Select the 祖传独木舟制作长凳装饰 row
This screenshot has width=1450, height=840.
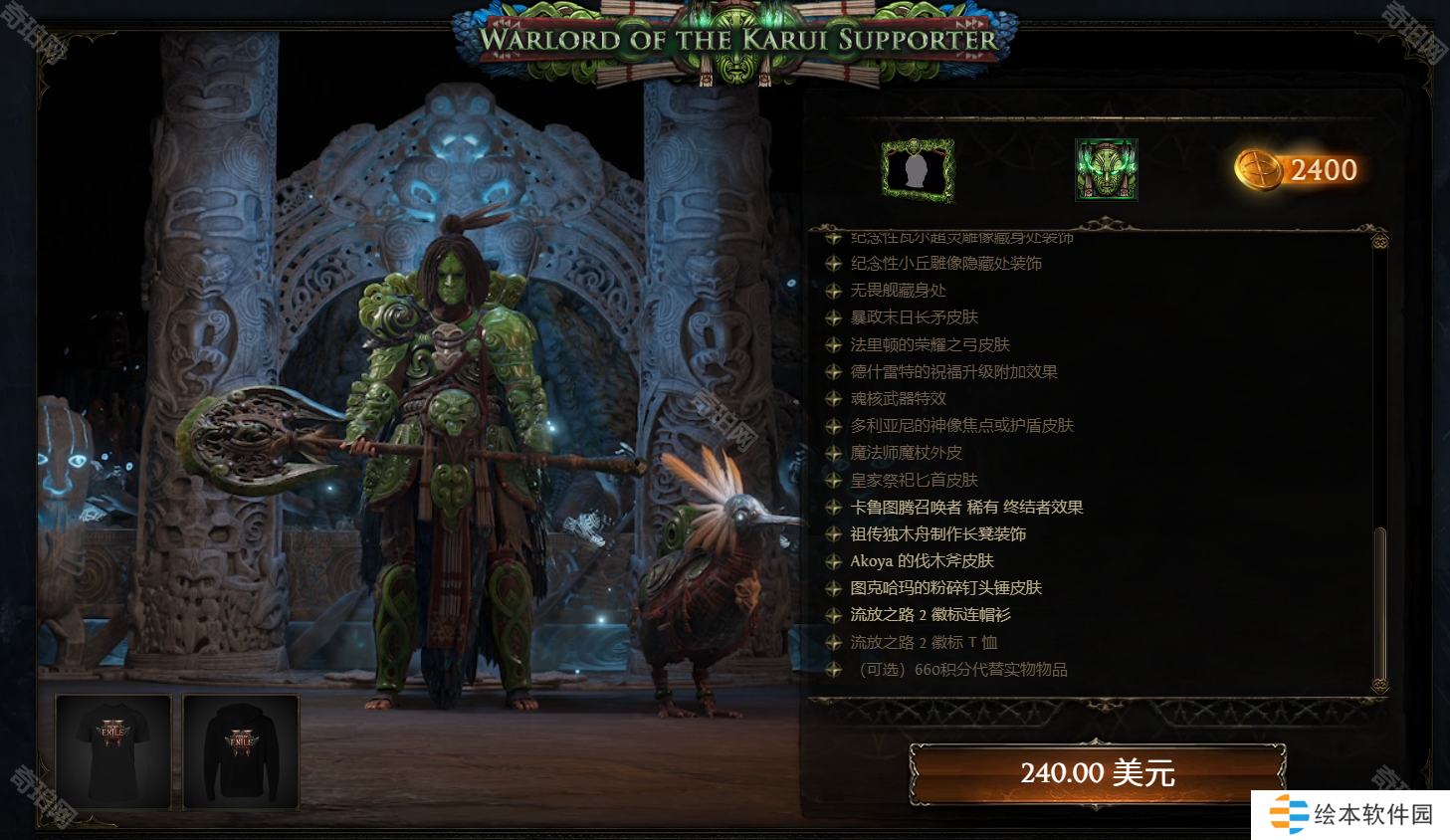click(937, 534)
